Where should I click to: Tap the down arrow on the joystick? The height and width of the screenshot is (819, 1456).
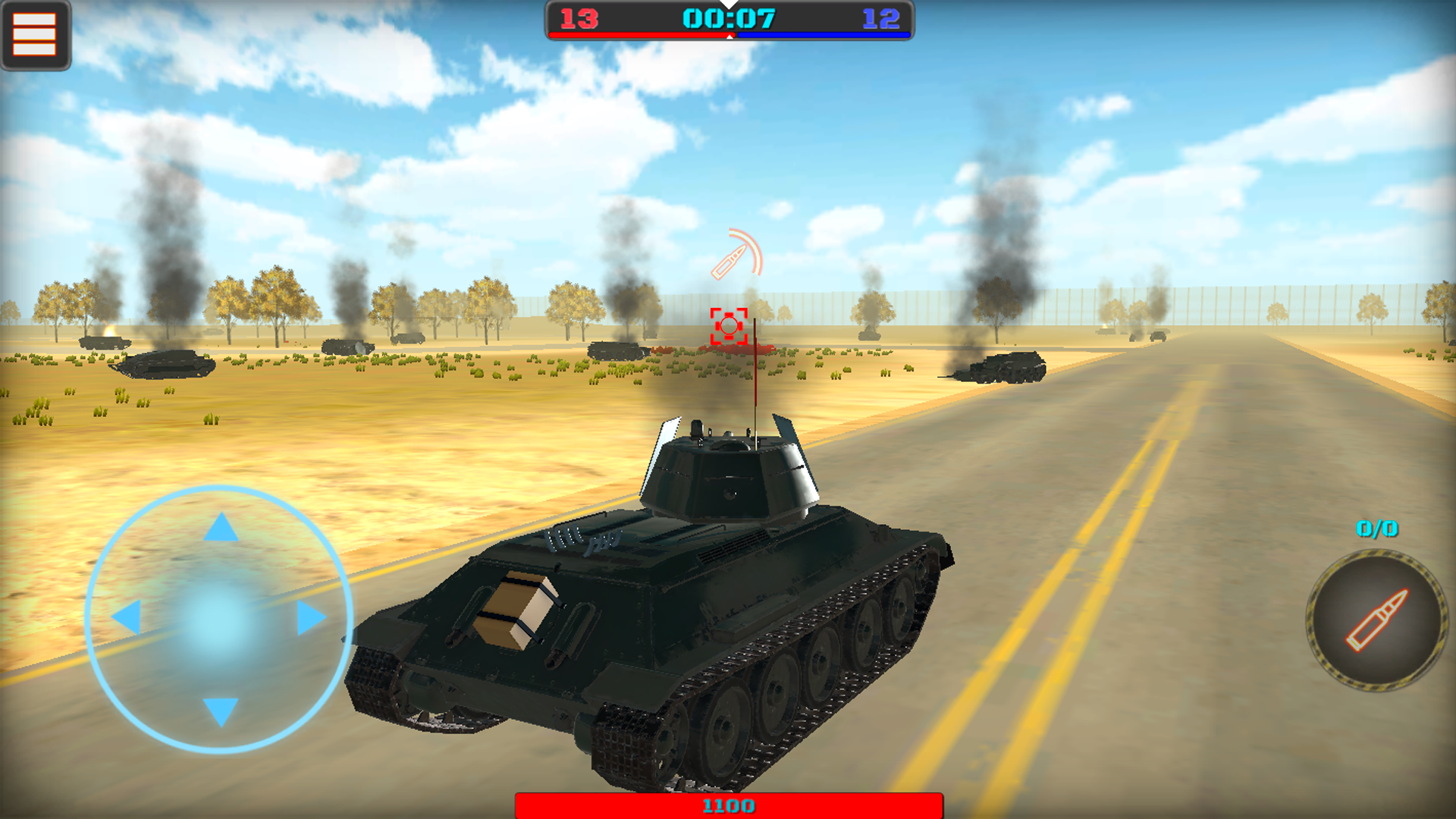(x=219, y=713)
